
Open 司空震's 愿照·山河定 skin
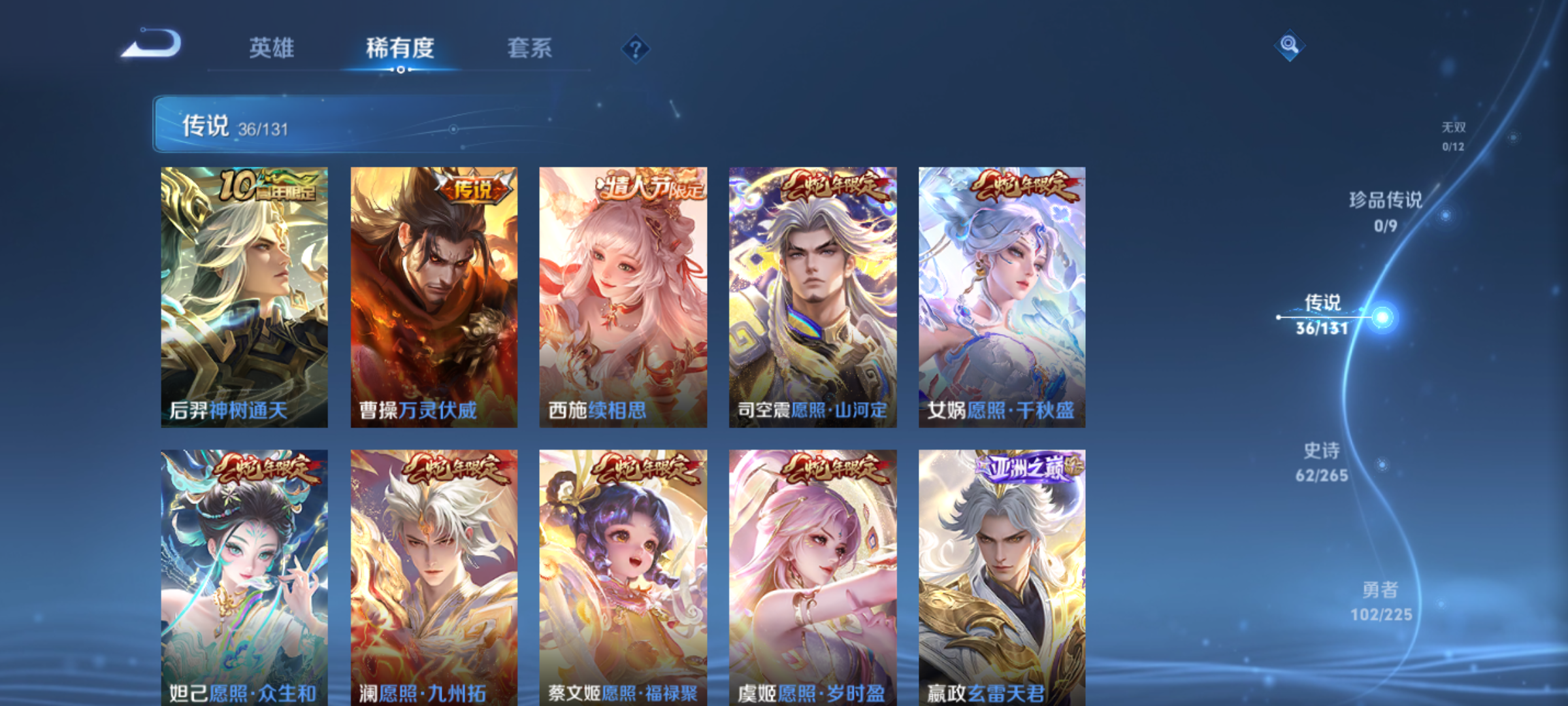pyautogui.click(x=812, y=294)
